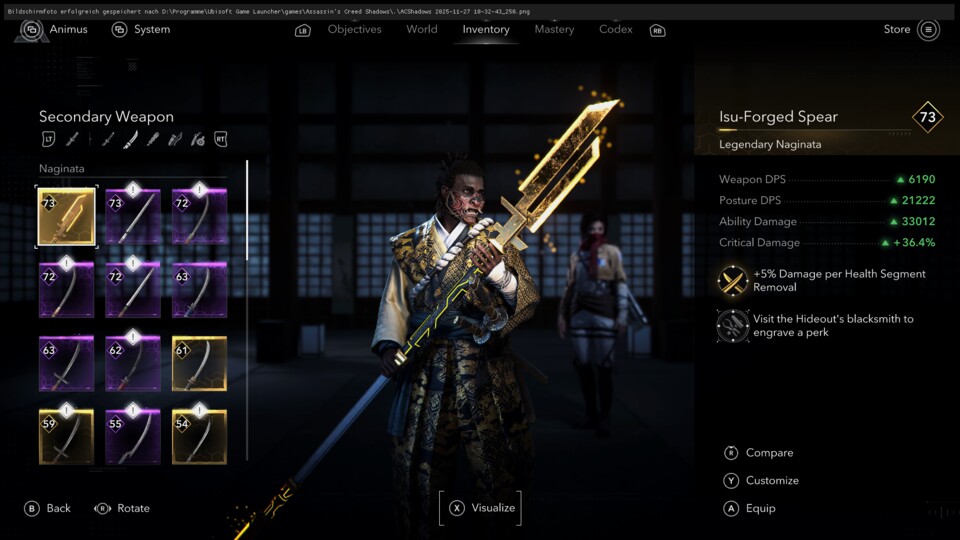960x540 pixels.
Task: Select the Inventory tab
Action: (x=485, y=30)
